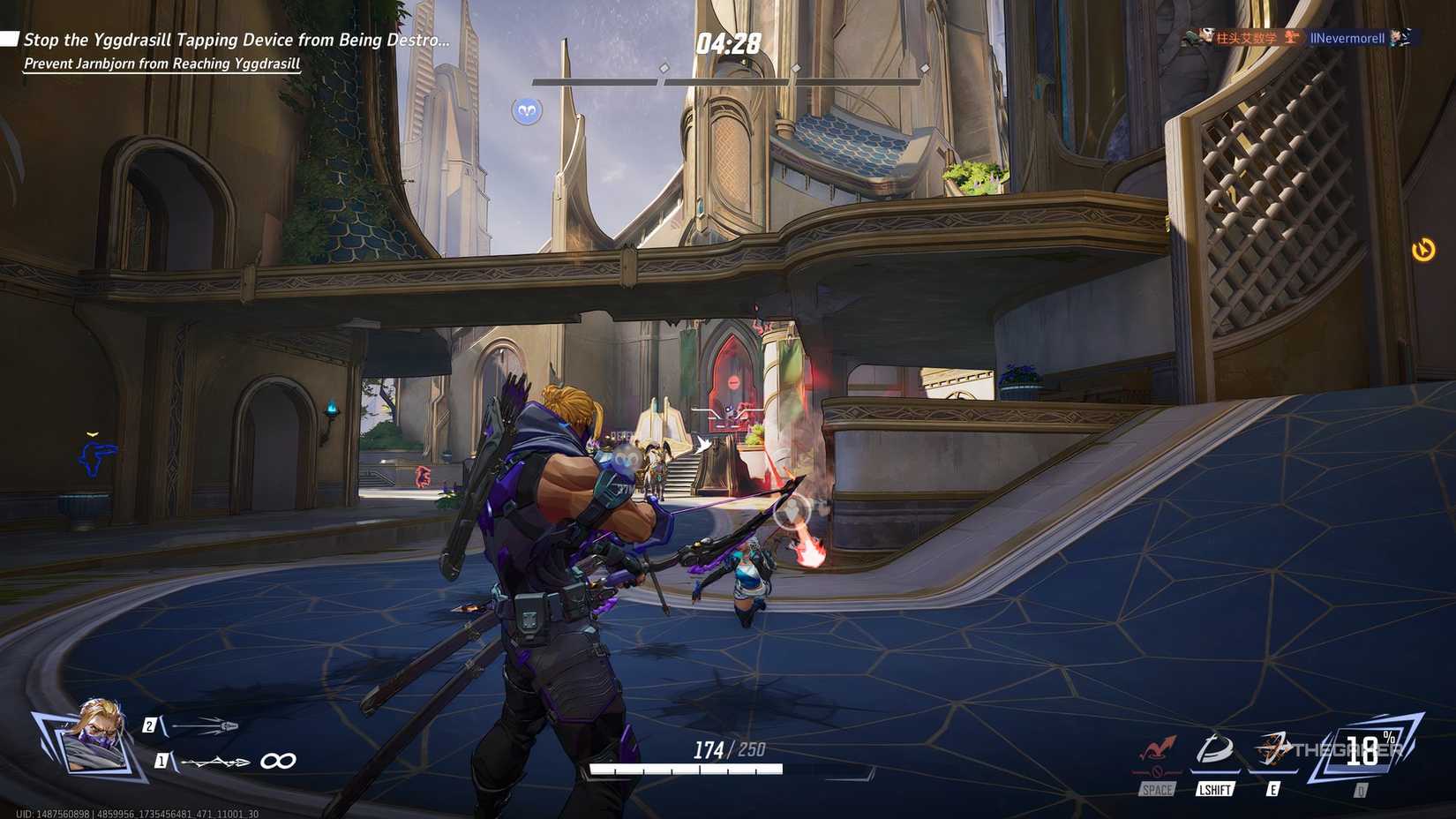The height and width of the screenshot is (819, 1456).
Task: Toggle the infinity ammo symbol
Action: tap(277, 761)
